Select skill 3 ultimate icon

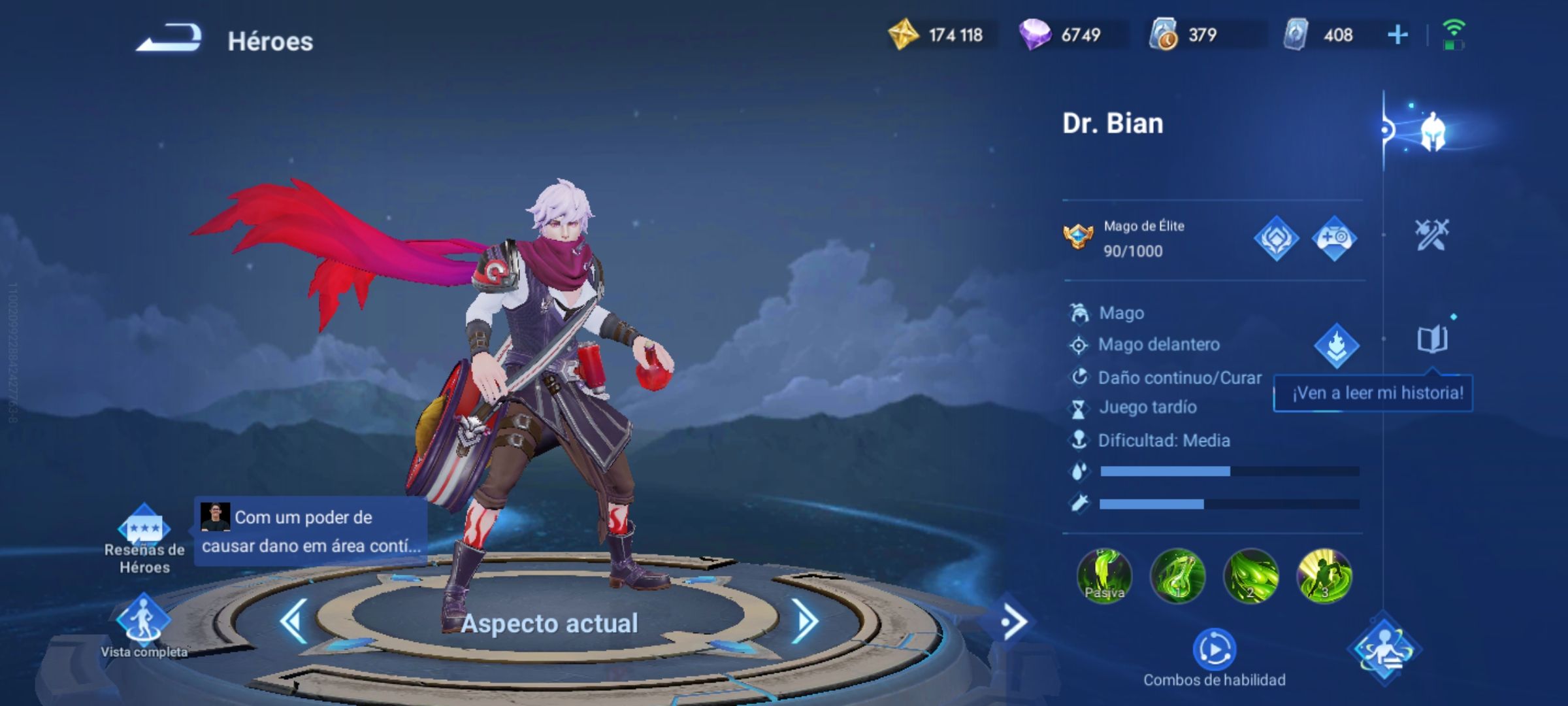1324,576
